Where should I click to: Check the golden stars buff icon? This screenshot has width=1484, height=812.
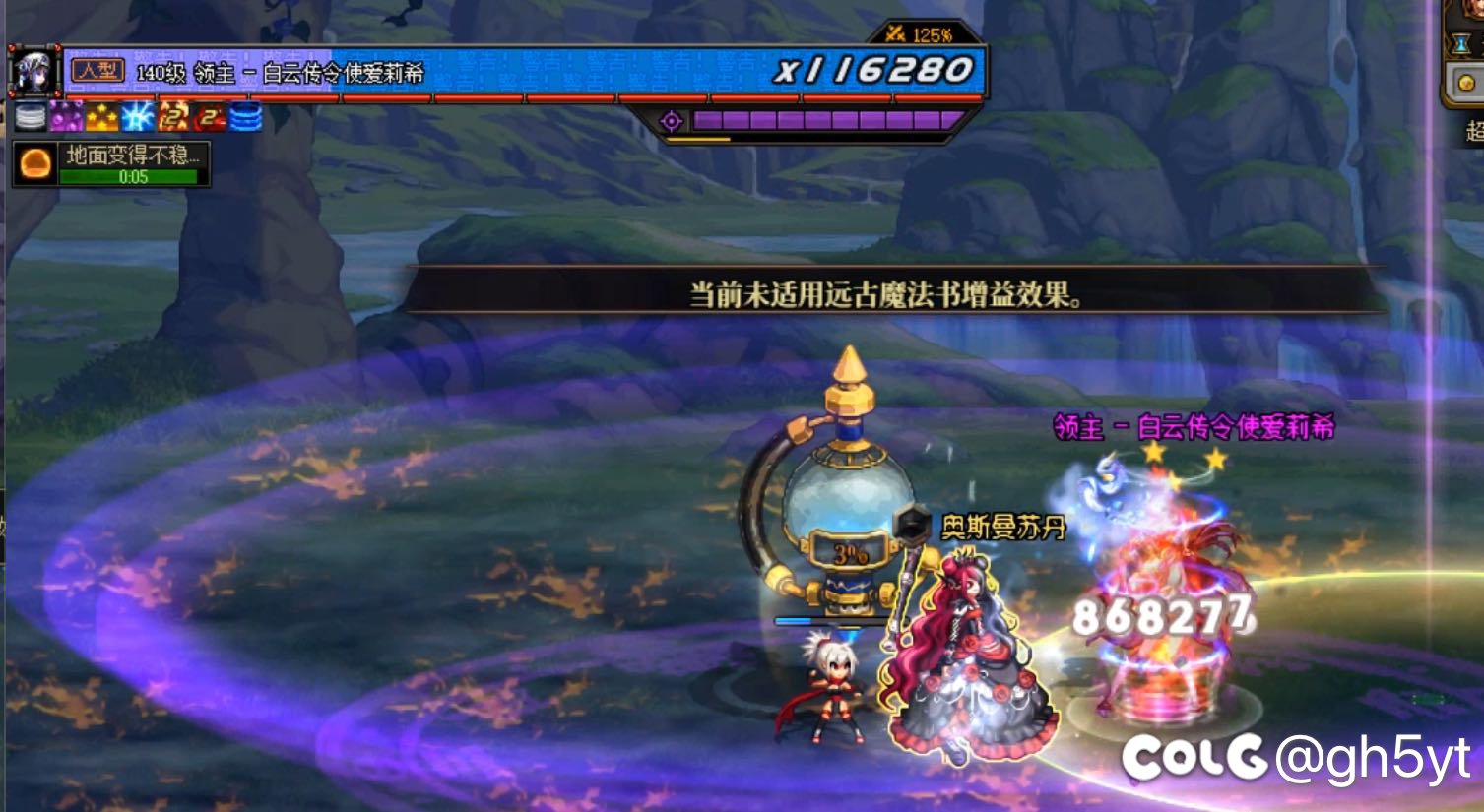(x=102, y=117)
